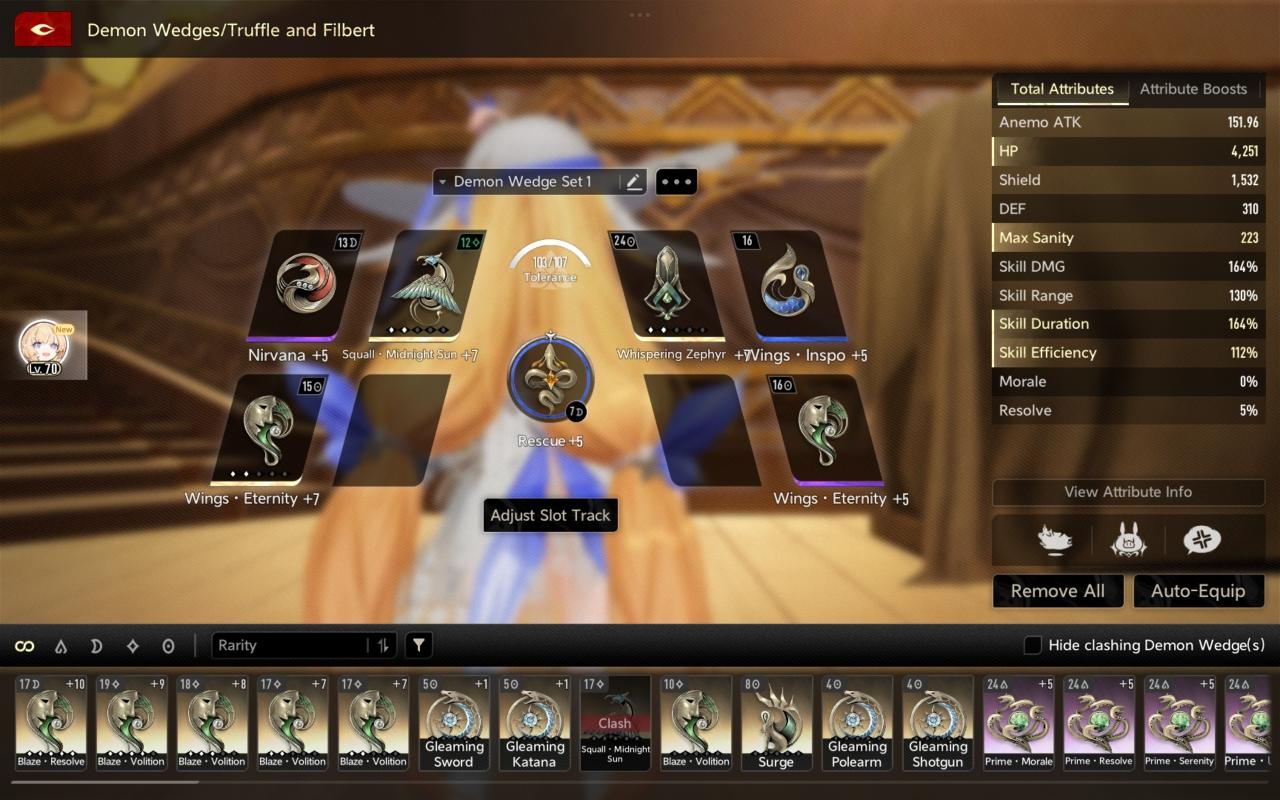The width and height of the screenshot is (1280, 800).
Task: Go back using the red arrow button
Action: coord(42,30)
